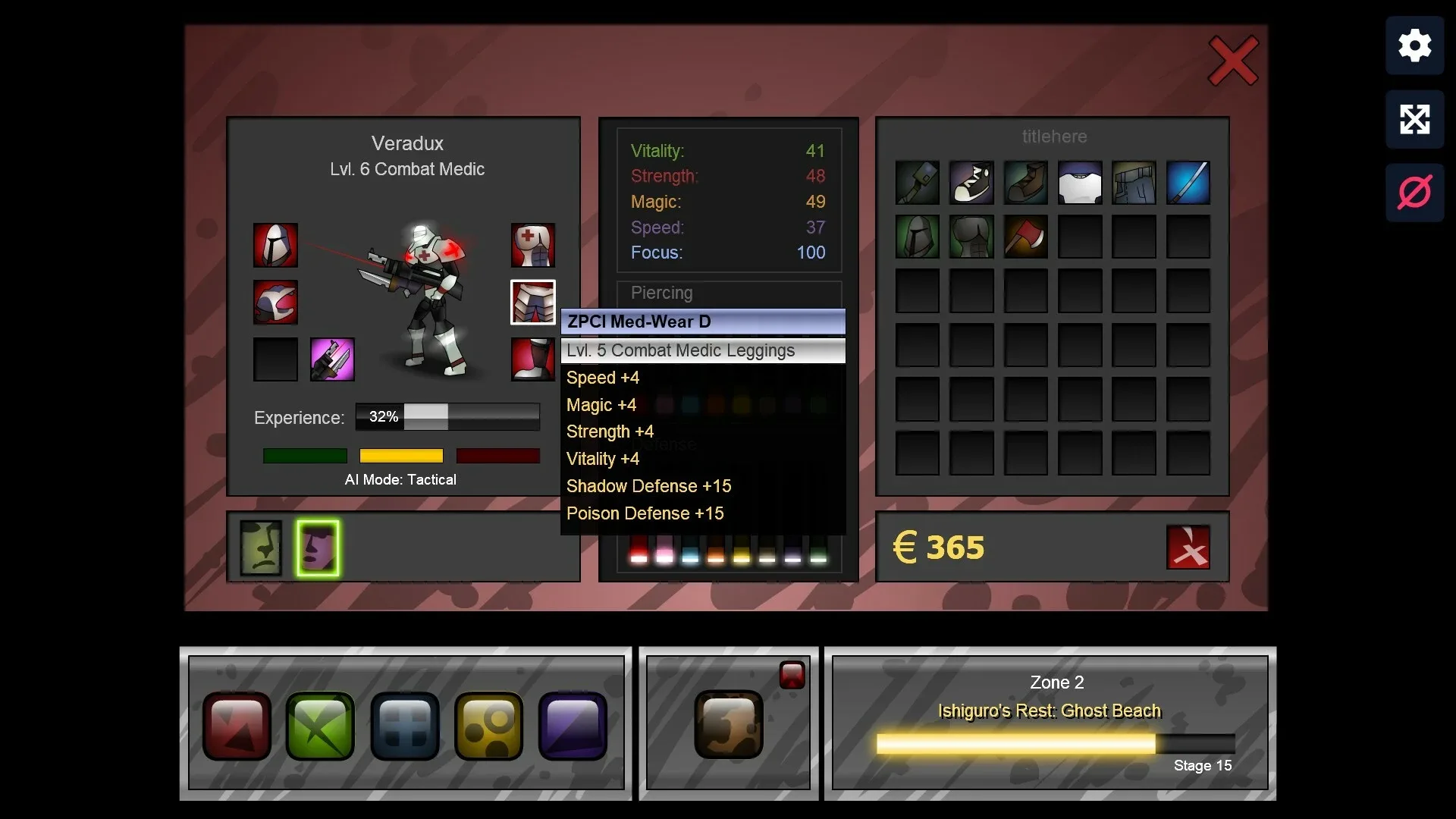Click the jeans item in the inventory
The width and height of the screenshot is (1456, 819).
[1134, 182]
